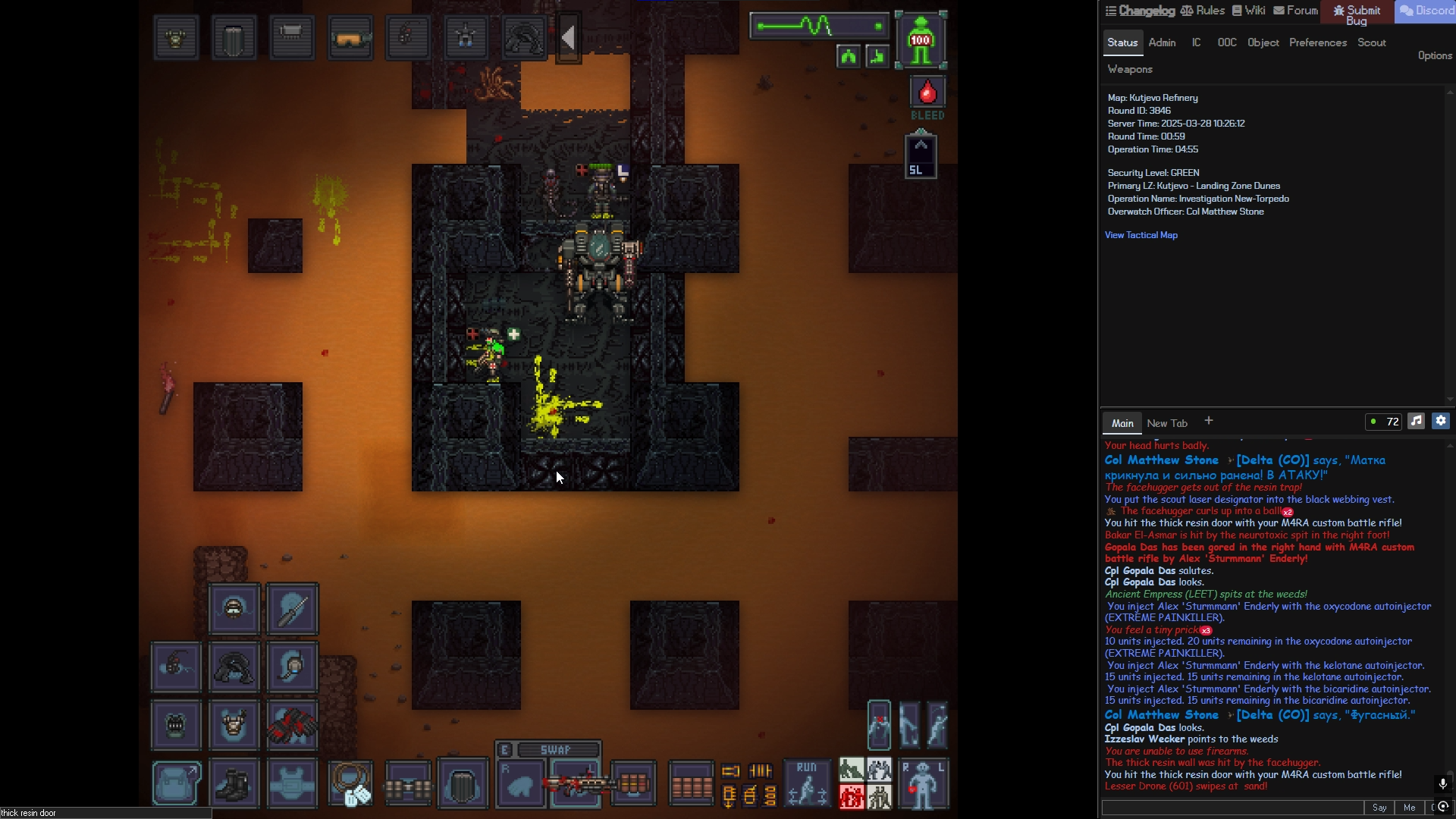Open the body zone selector doll
This screenshot has height=819, width=1456.
(923, 783)
